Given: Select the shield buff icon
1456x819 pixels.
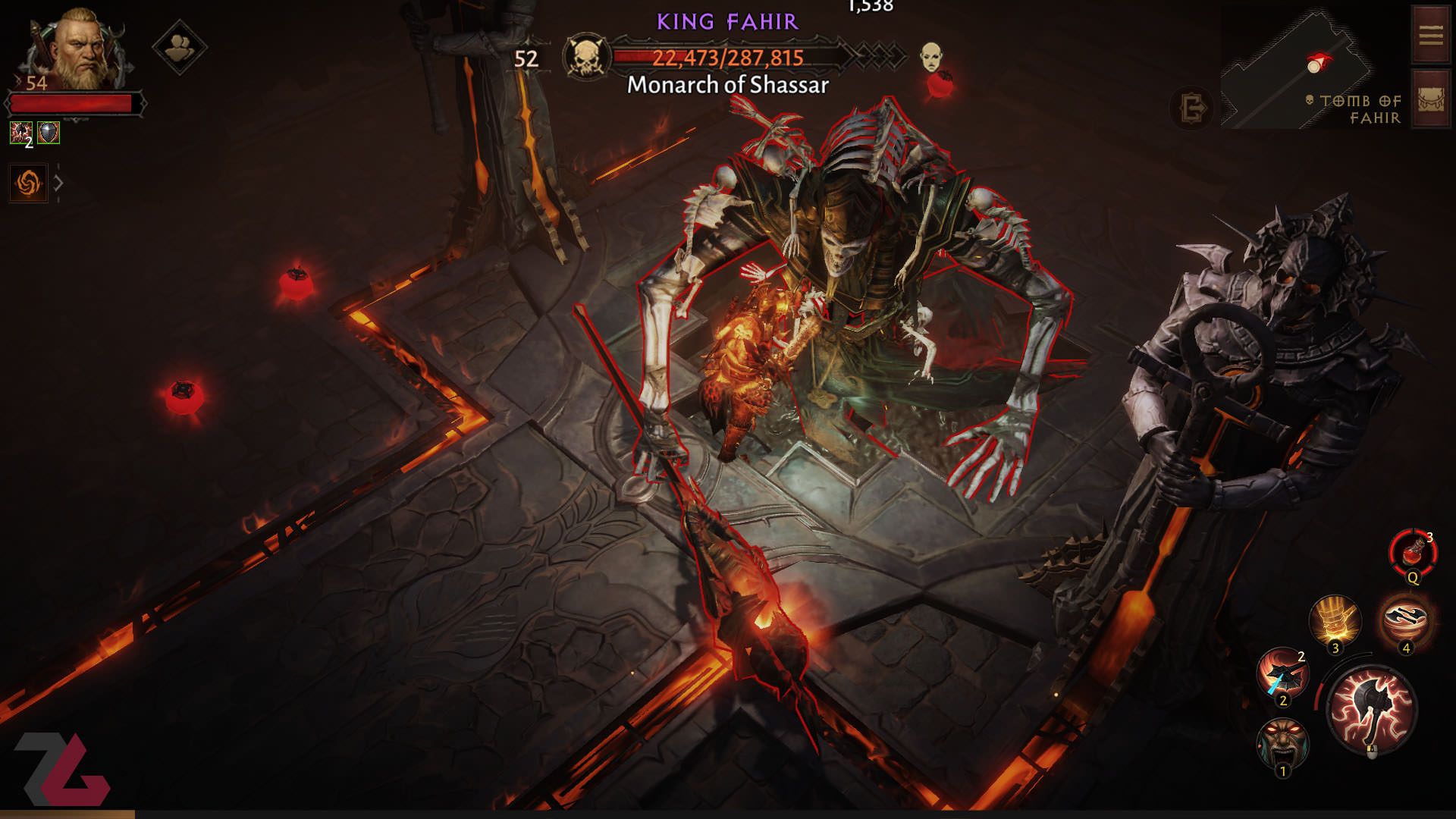Looking at the screenshot, I should (49, 133).
